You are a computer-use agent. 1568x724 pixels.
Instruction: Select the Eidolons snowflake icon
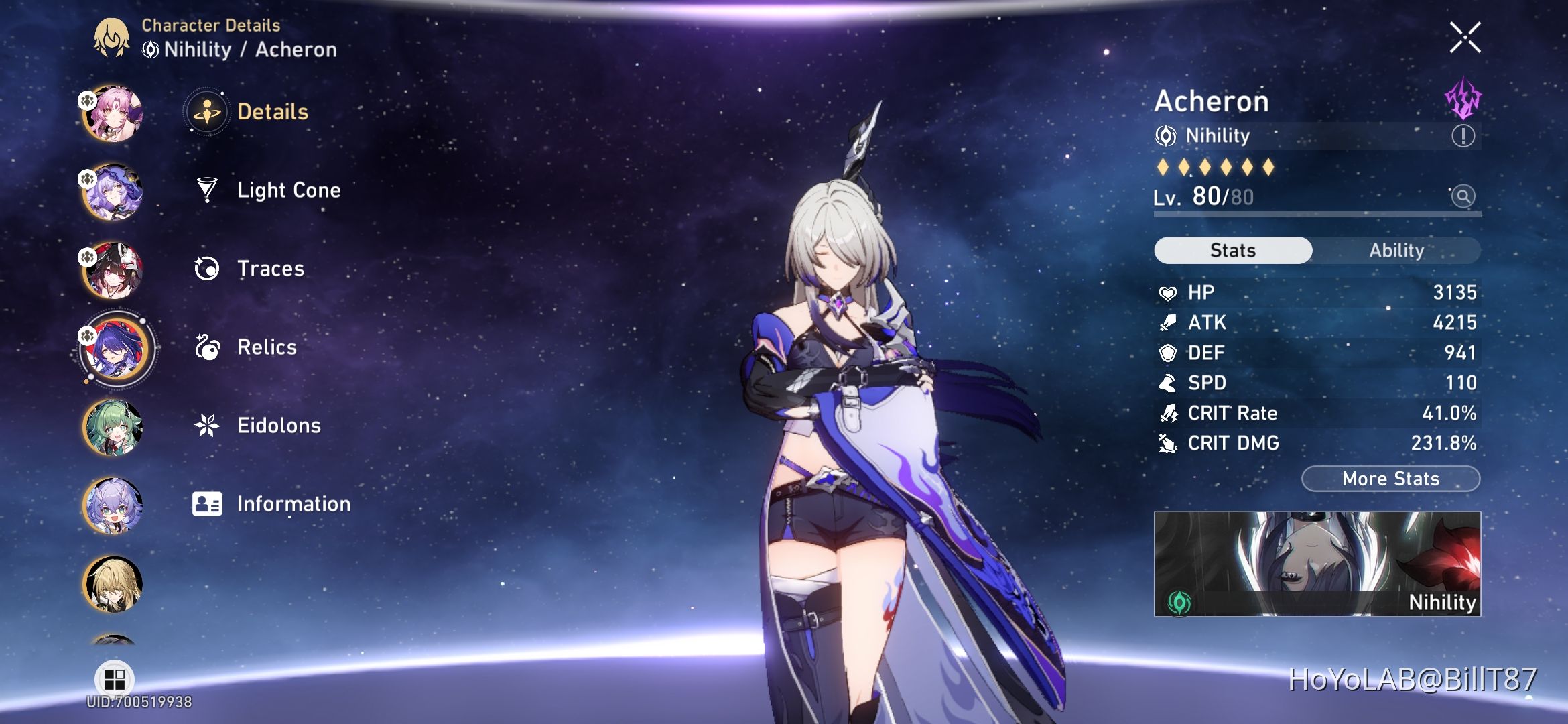tap(208, 426)
